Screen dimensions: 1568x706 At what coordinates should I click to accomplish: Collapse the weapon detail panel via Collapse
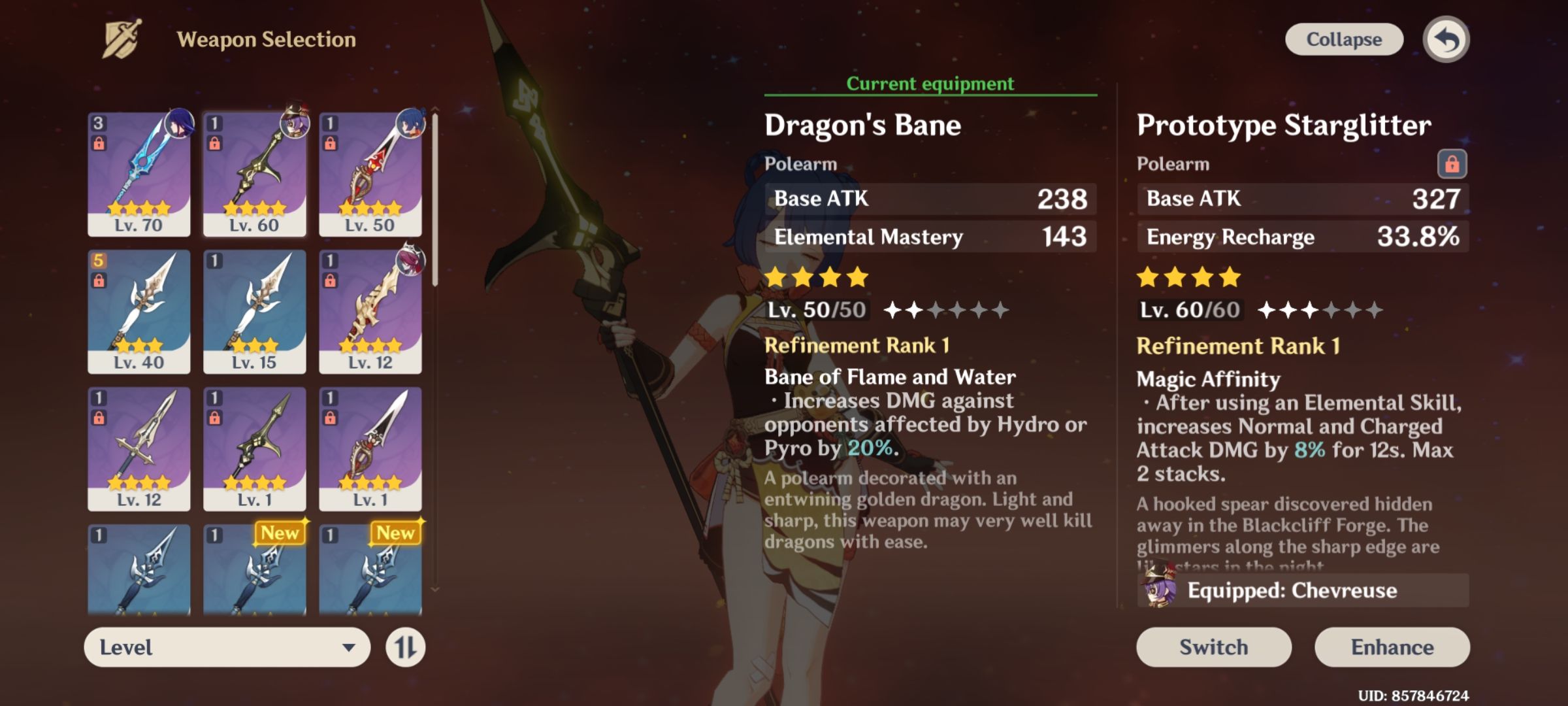[x=1345, y=39]
